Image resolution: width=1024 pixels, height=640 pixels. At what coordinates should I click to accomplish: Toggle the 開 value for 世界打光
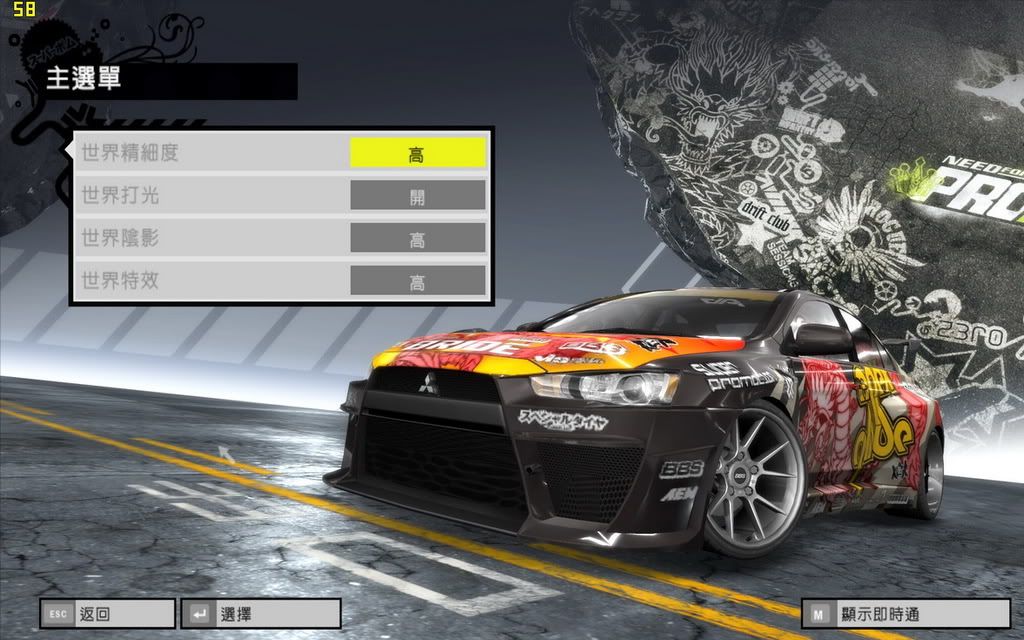[x=417, y=196]
